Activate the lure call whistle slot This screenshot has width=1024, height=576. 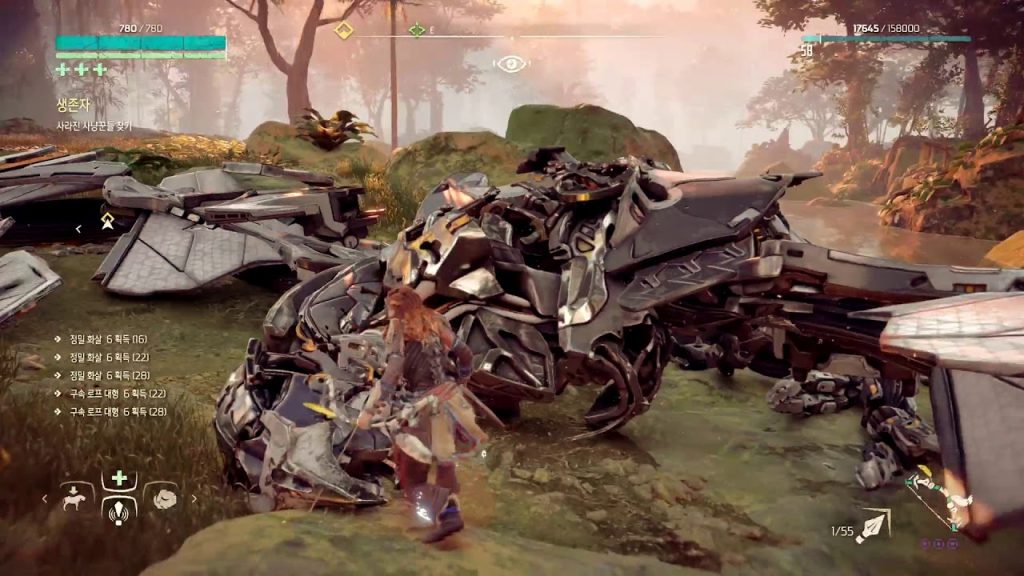[119, 509]
